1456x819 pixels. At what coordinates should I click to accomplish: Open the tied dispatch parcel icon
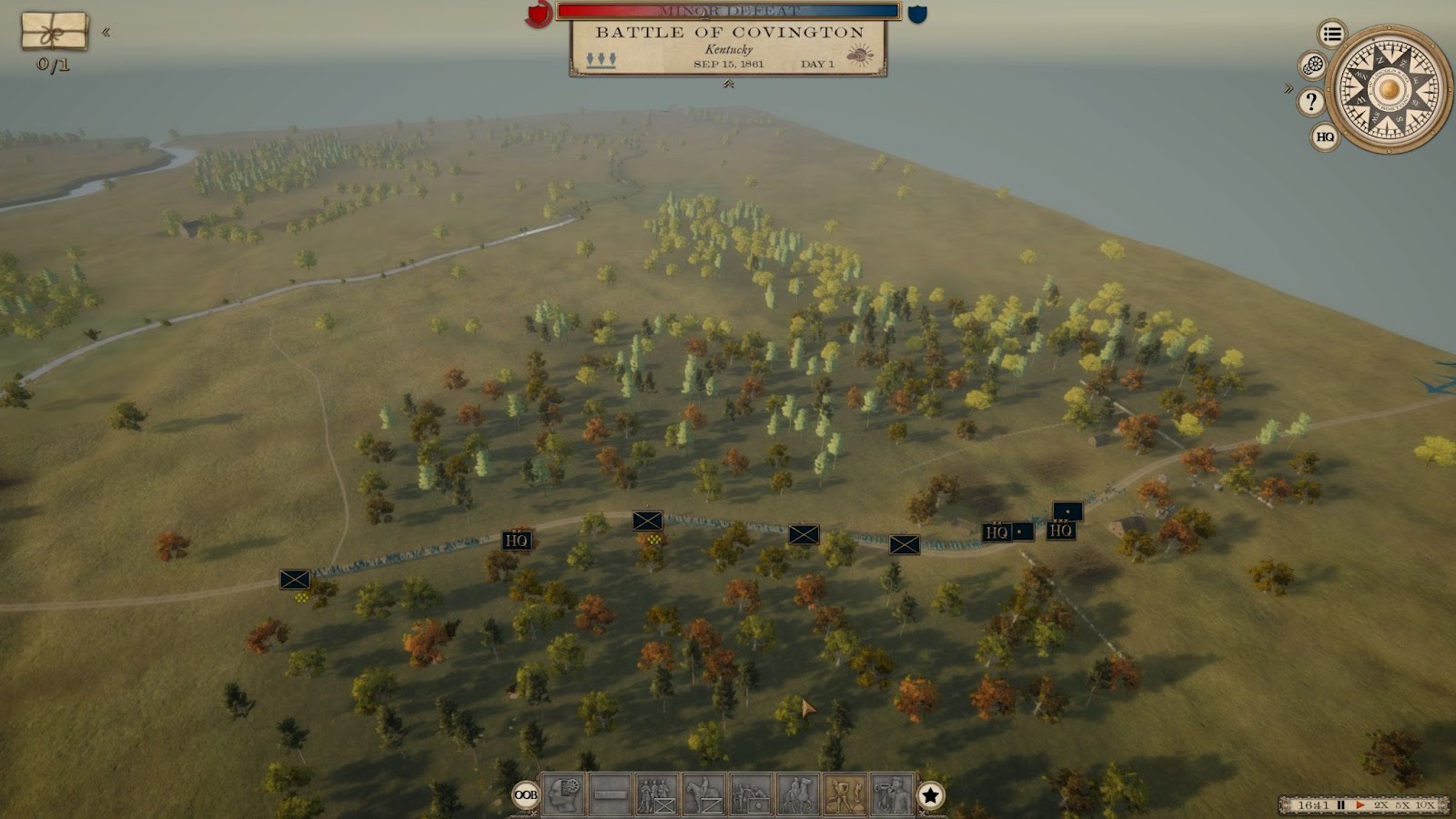[55, 31]
